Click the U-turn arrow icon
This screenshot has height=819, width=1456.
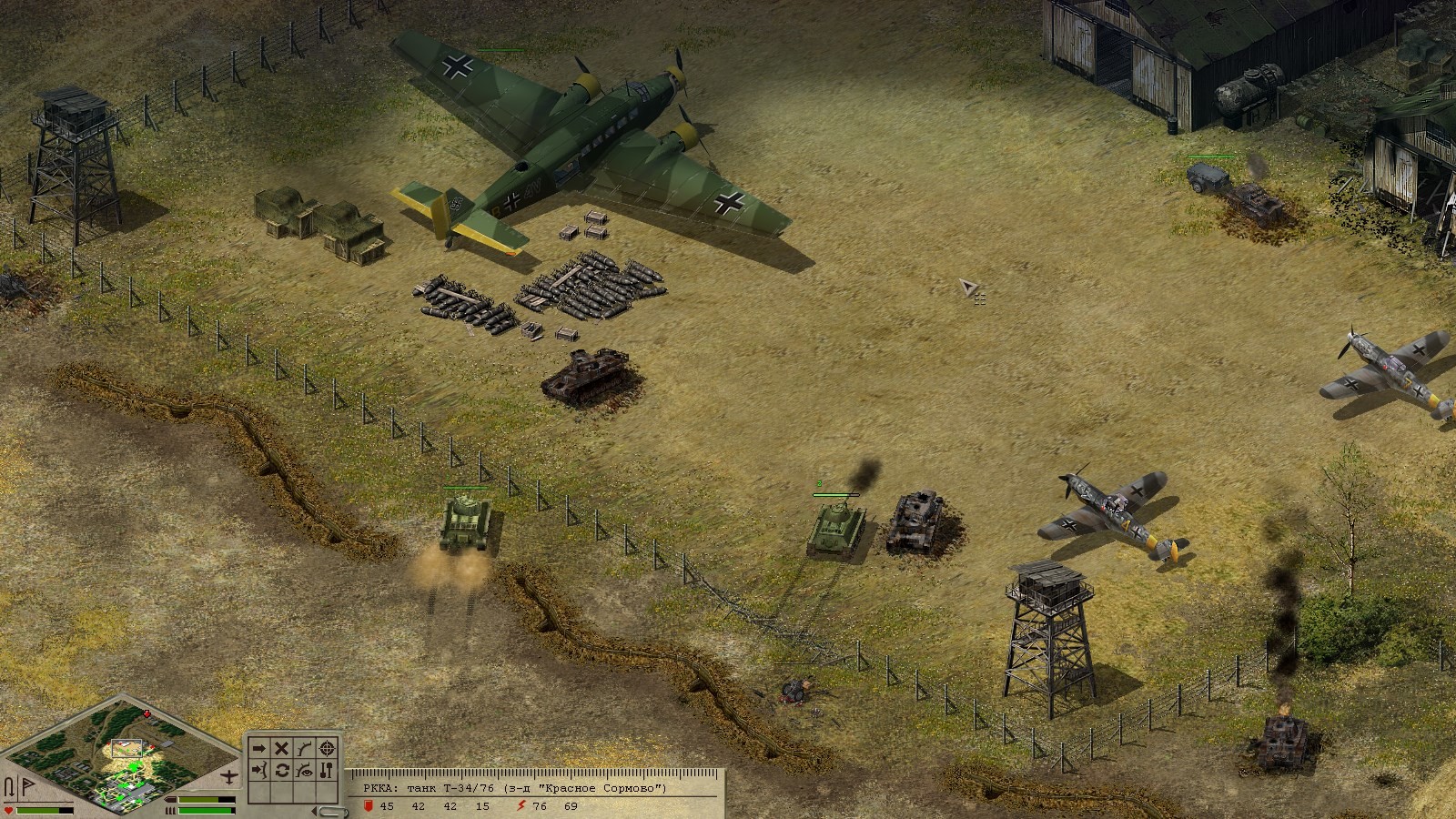(x=10, y=786)
